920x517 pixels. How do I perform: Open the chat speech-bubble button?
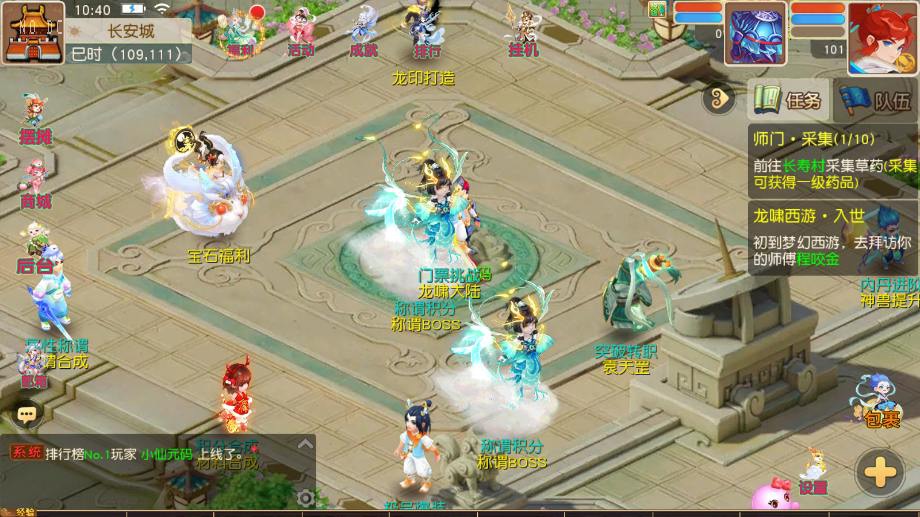[25, 412]
